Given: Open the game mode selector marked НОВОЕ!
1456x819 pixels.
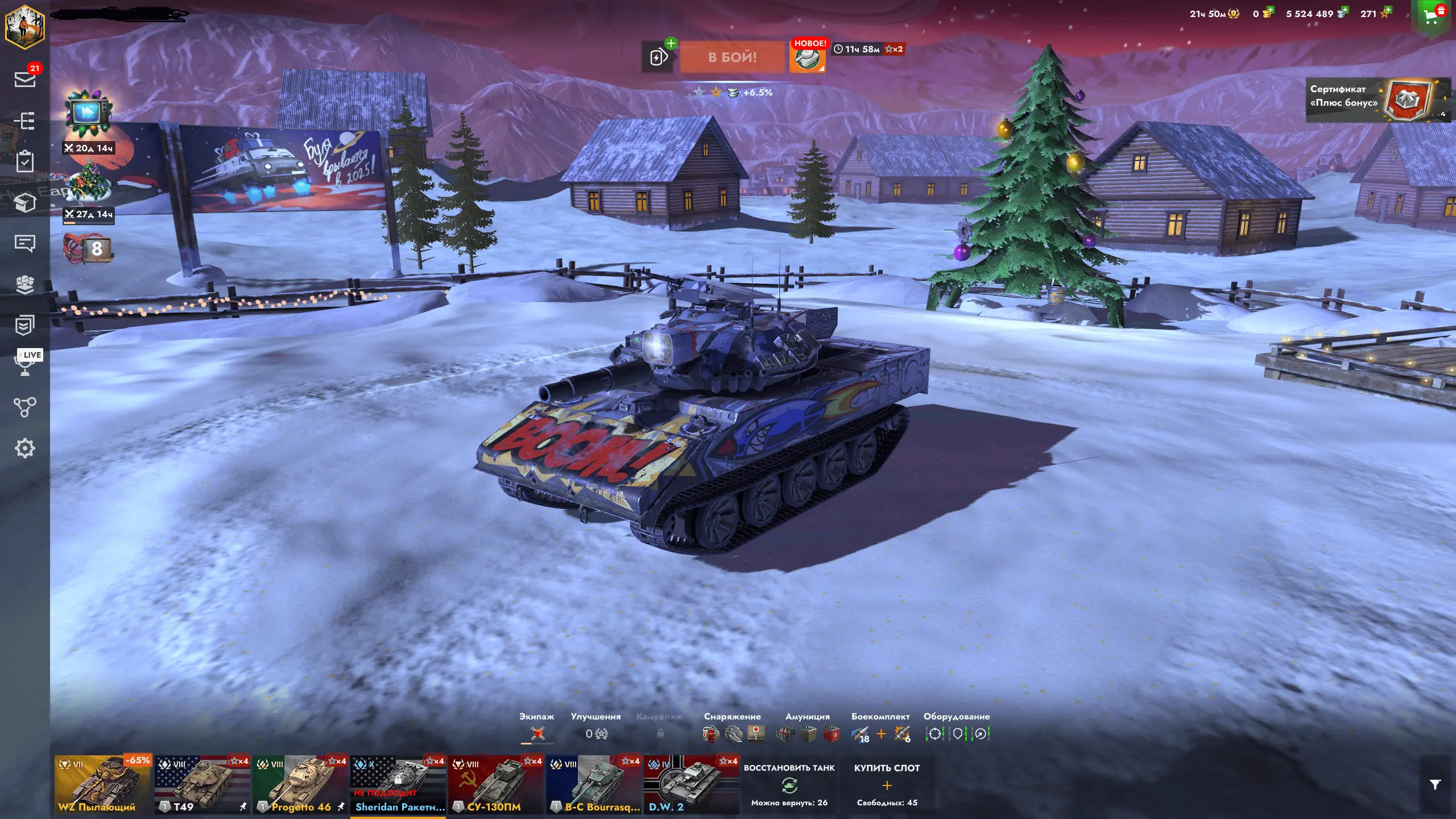Looking at the screenshot, I should [808, 57].
